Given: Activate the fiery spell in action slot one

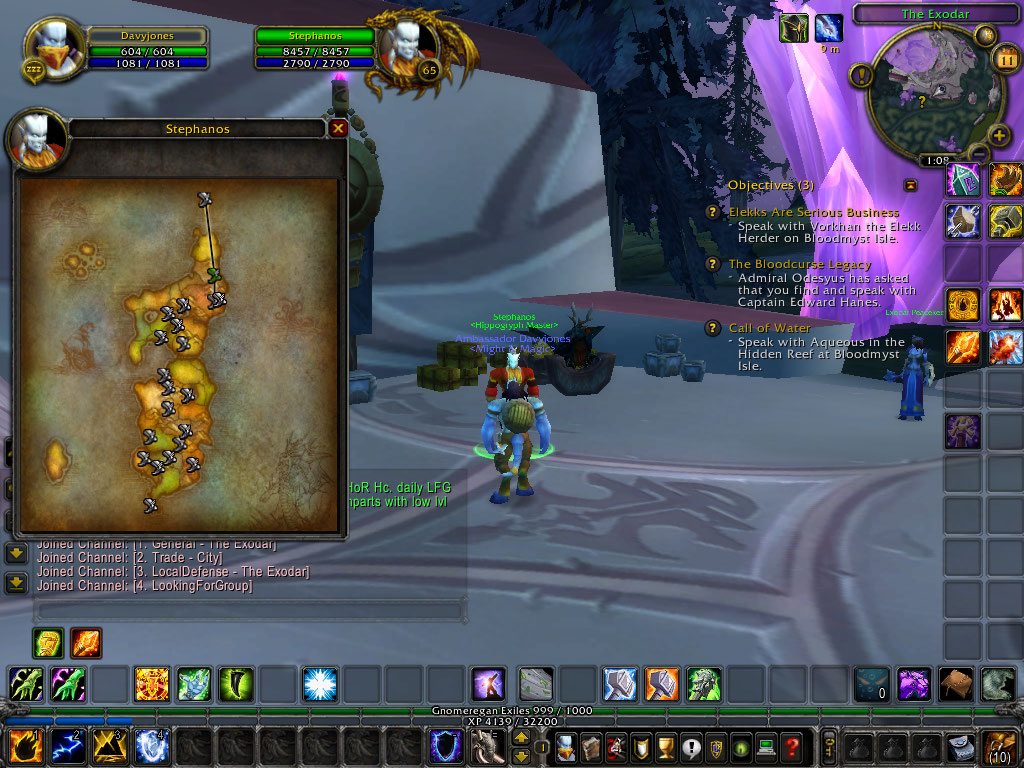Looking at the screenshot, I should [x=25, y=746].
